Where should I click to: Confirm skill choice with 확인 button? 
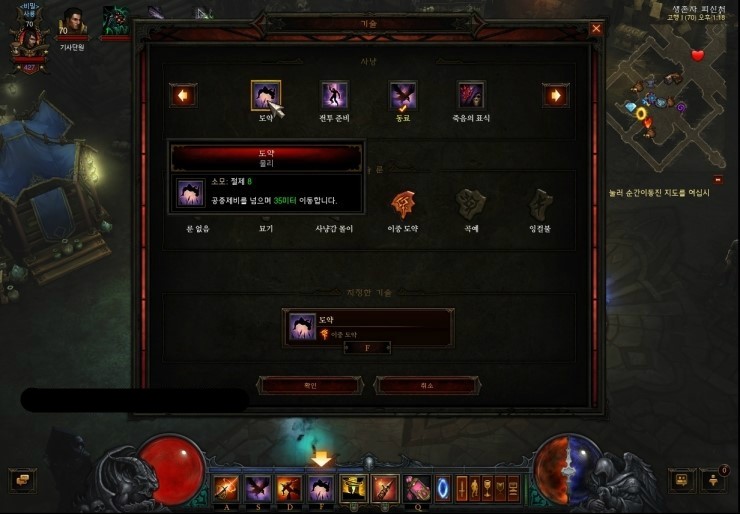pos(309,385)
